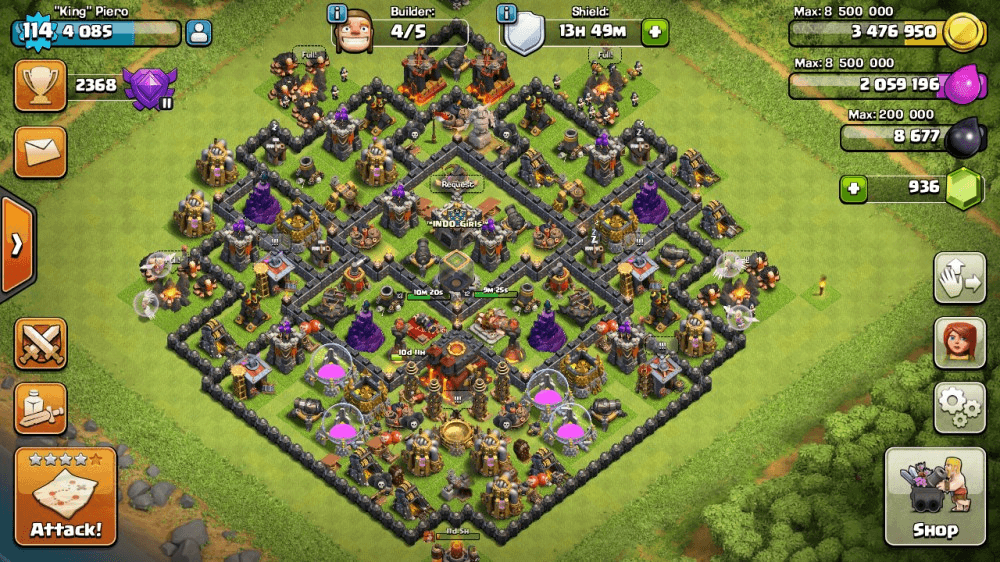Open the player profile button

pos(199,32)
